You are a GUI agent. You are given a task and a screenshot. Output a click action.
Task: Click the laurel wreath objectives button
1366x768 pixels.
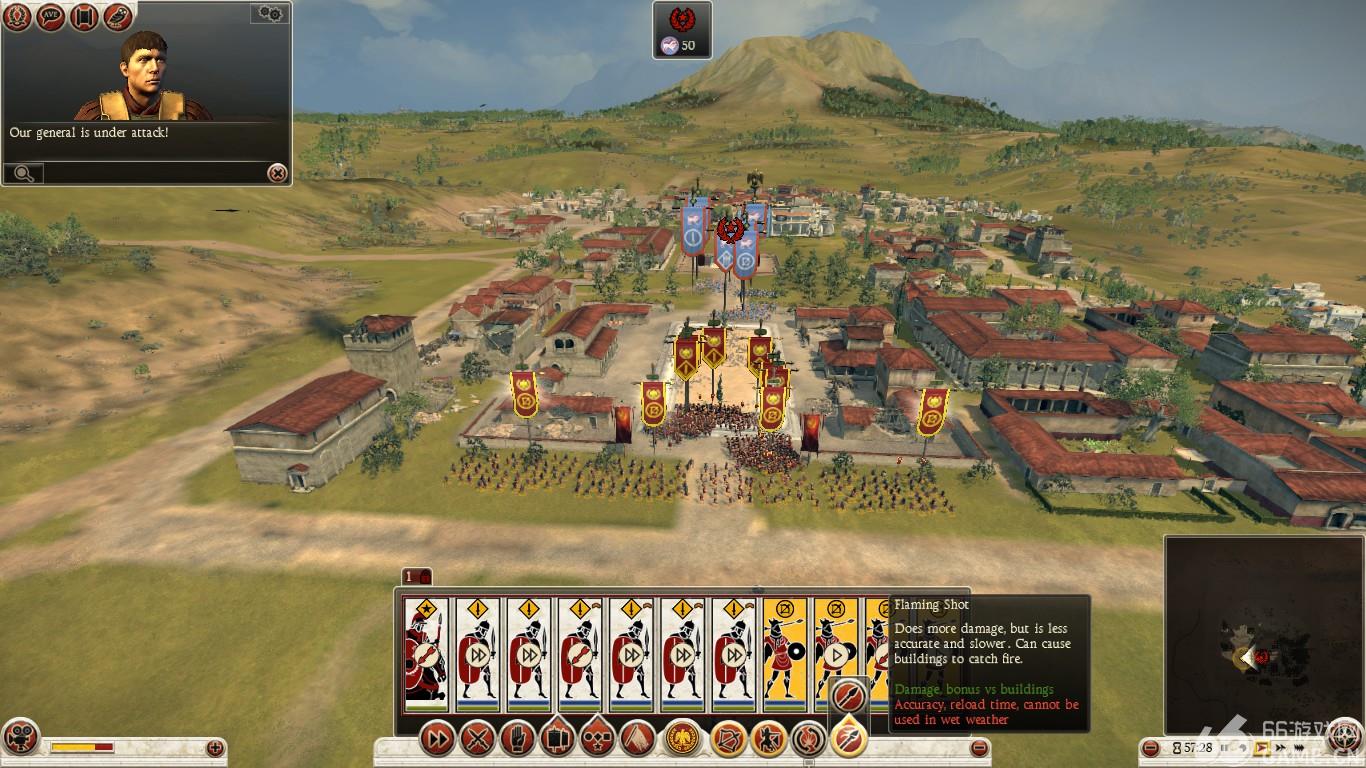(x=16, y=17)
